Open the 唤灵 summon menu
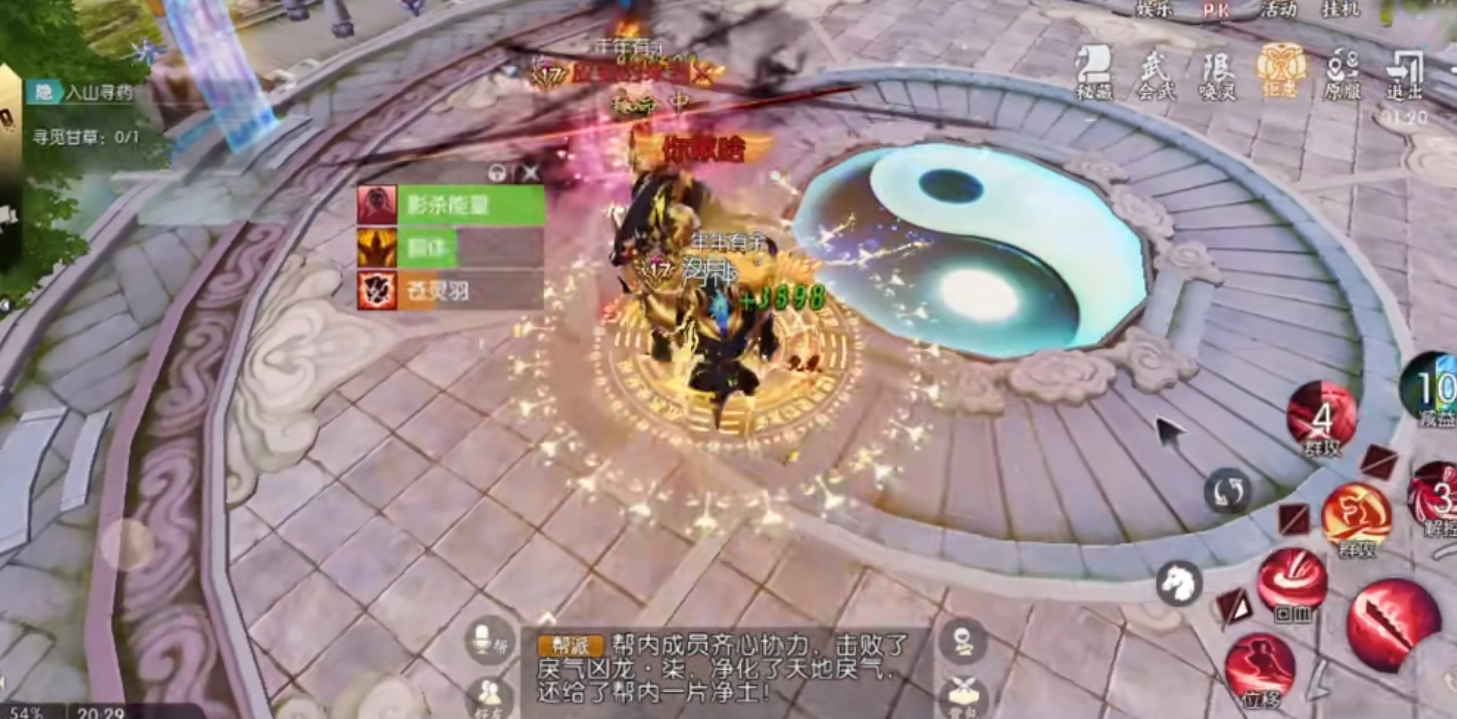Screen dimensions: 1457x719 [x=1217, y=72]
